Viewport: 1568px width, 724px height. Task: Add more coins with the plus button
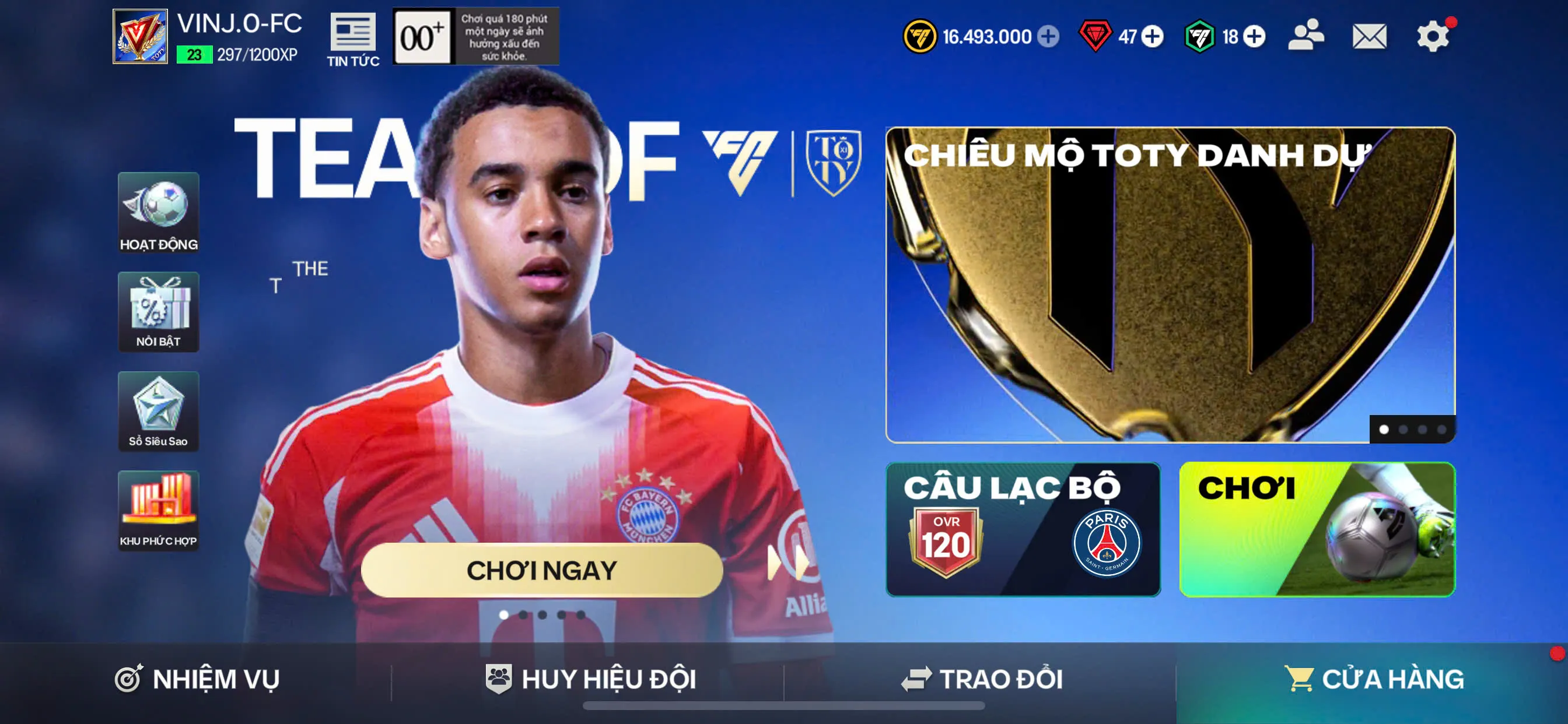[x=1048, y=37]
